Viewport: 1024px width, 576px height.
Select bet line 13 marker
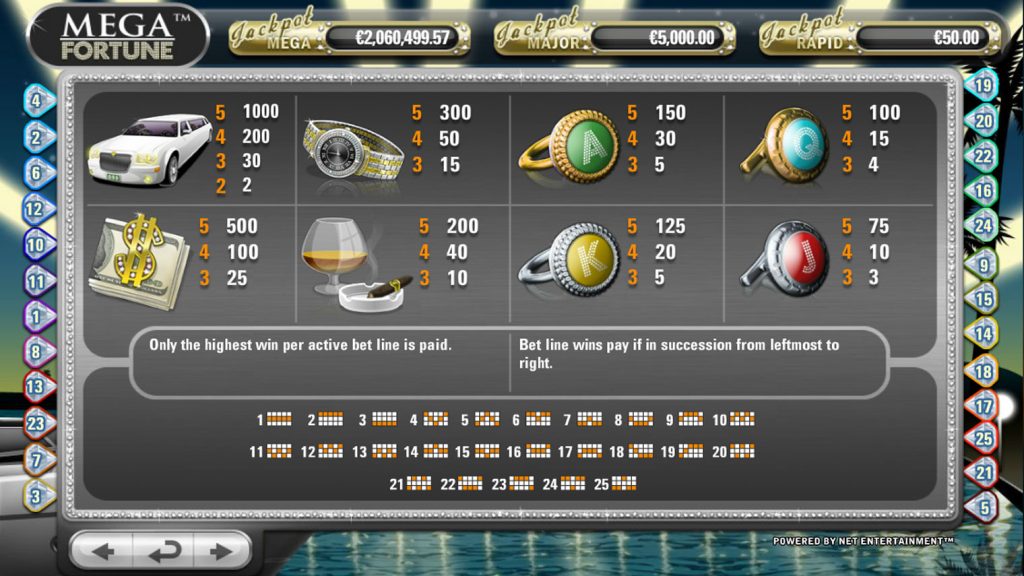(36, 387)
